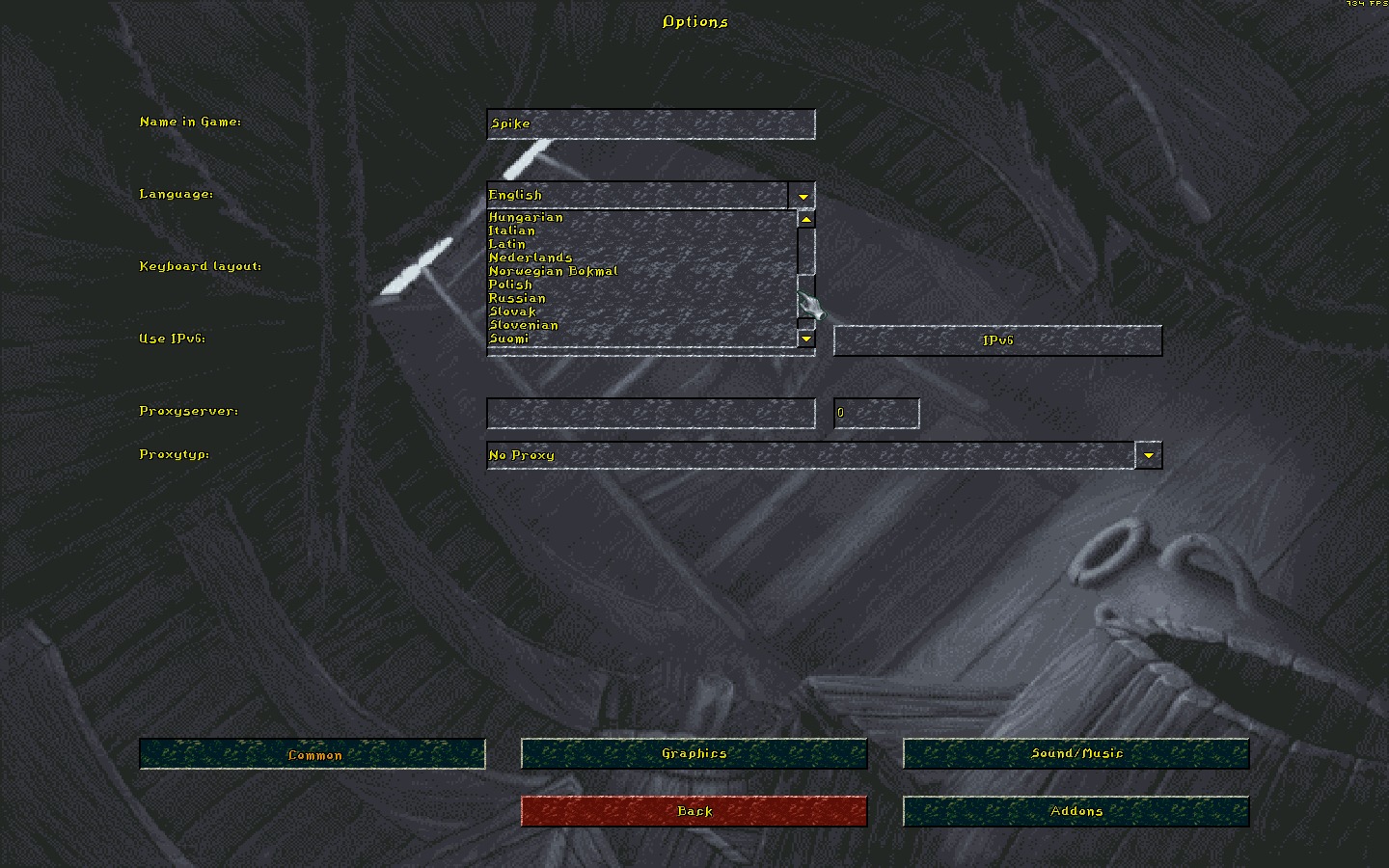The height and width of the screenshot is (868, 1389).
Task: Click the language list scroll-down arrow
Action: tap(806, 339)
